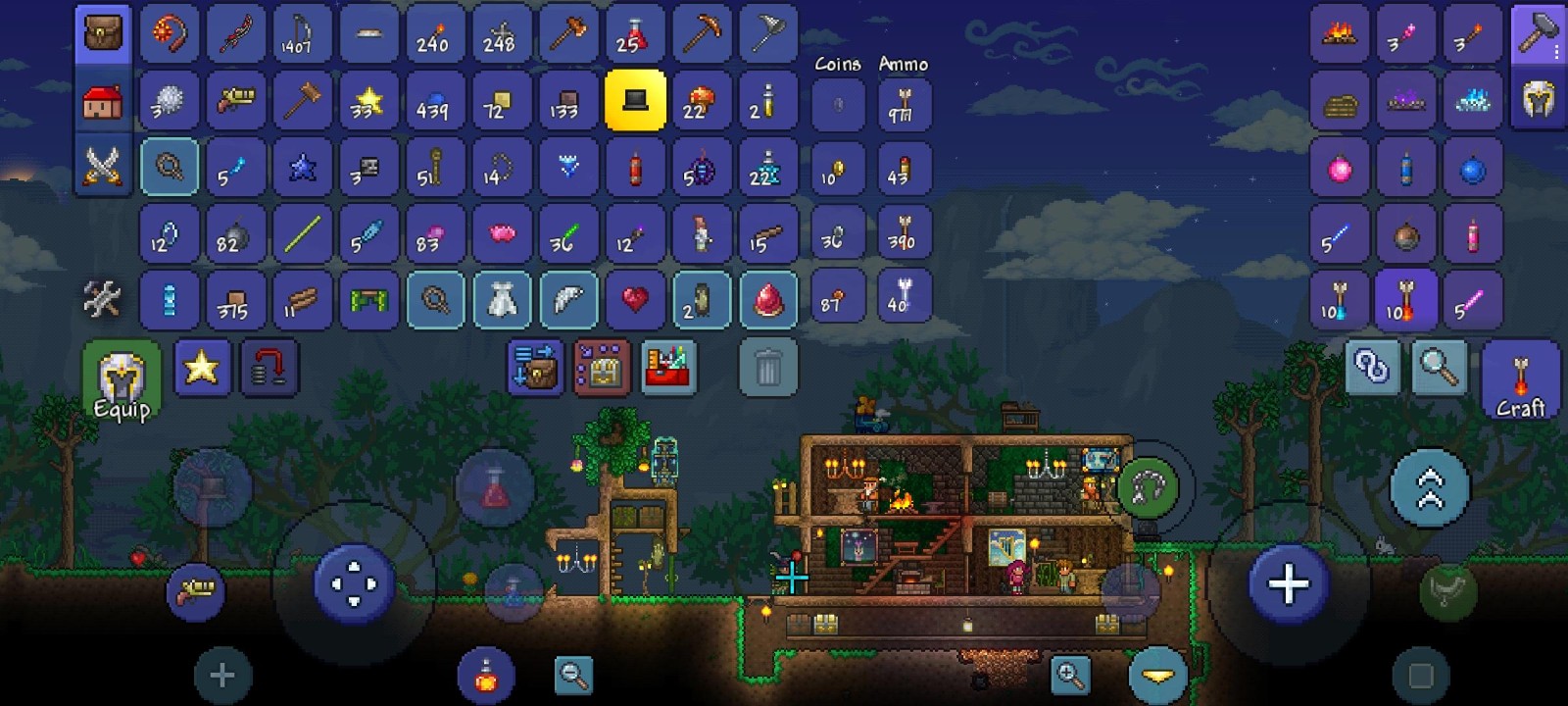1568x706 pixels.
Task: Sort inventory with the chest grid button
Action: pyautogui.click(x=602, y=368)
